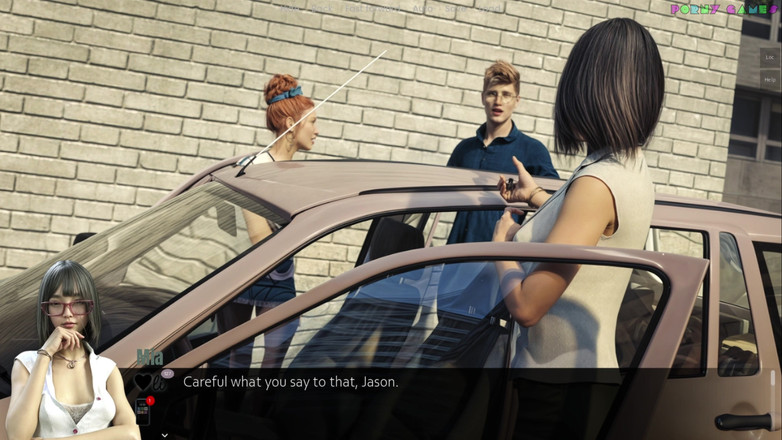
Task: Enable Auto advance in the top menu
Action: (423, 8)
